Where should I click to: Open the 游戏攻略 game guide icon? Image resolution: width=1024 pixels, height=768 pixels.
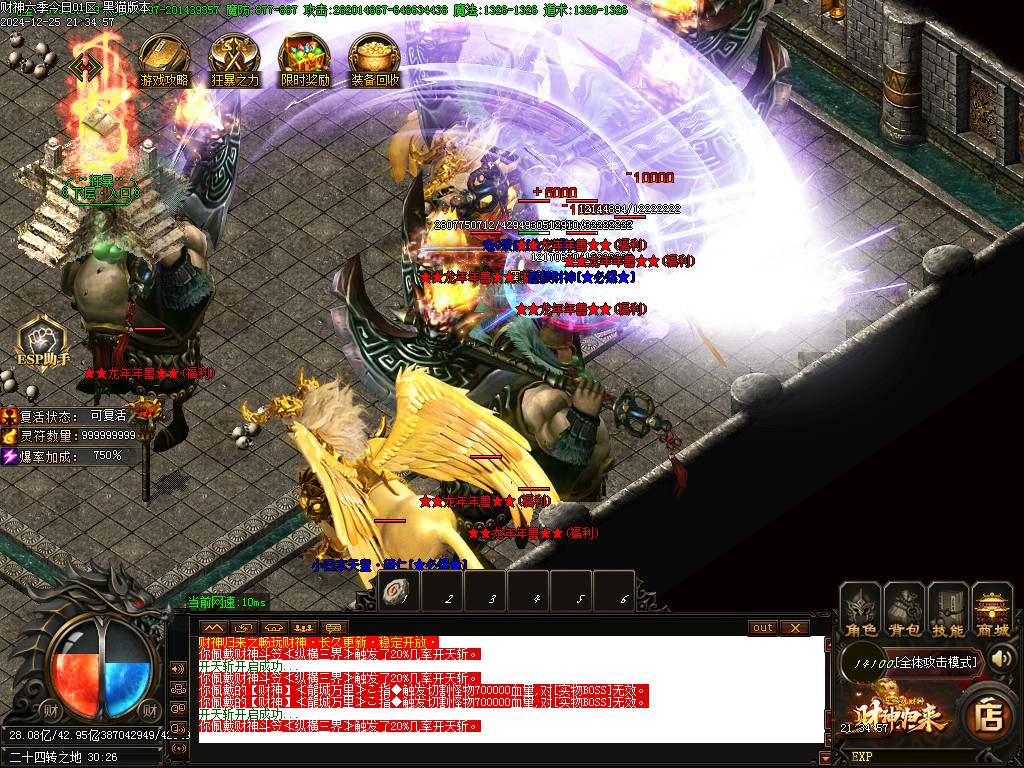164,59
